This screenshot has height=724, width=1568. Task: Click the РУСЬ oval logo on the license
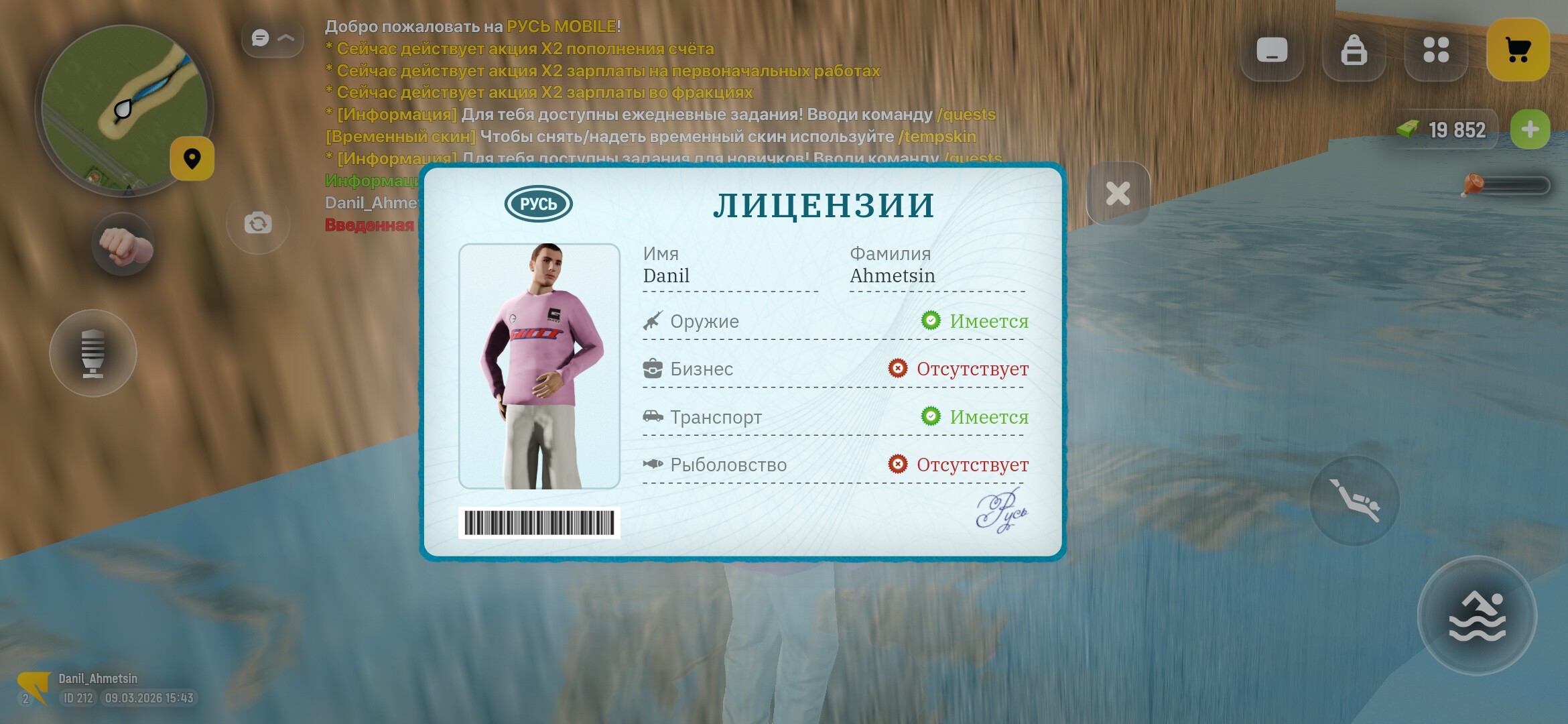click(x=540, y=202)
